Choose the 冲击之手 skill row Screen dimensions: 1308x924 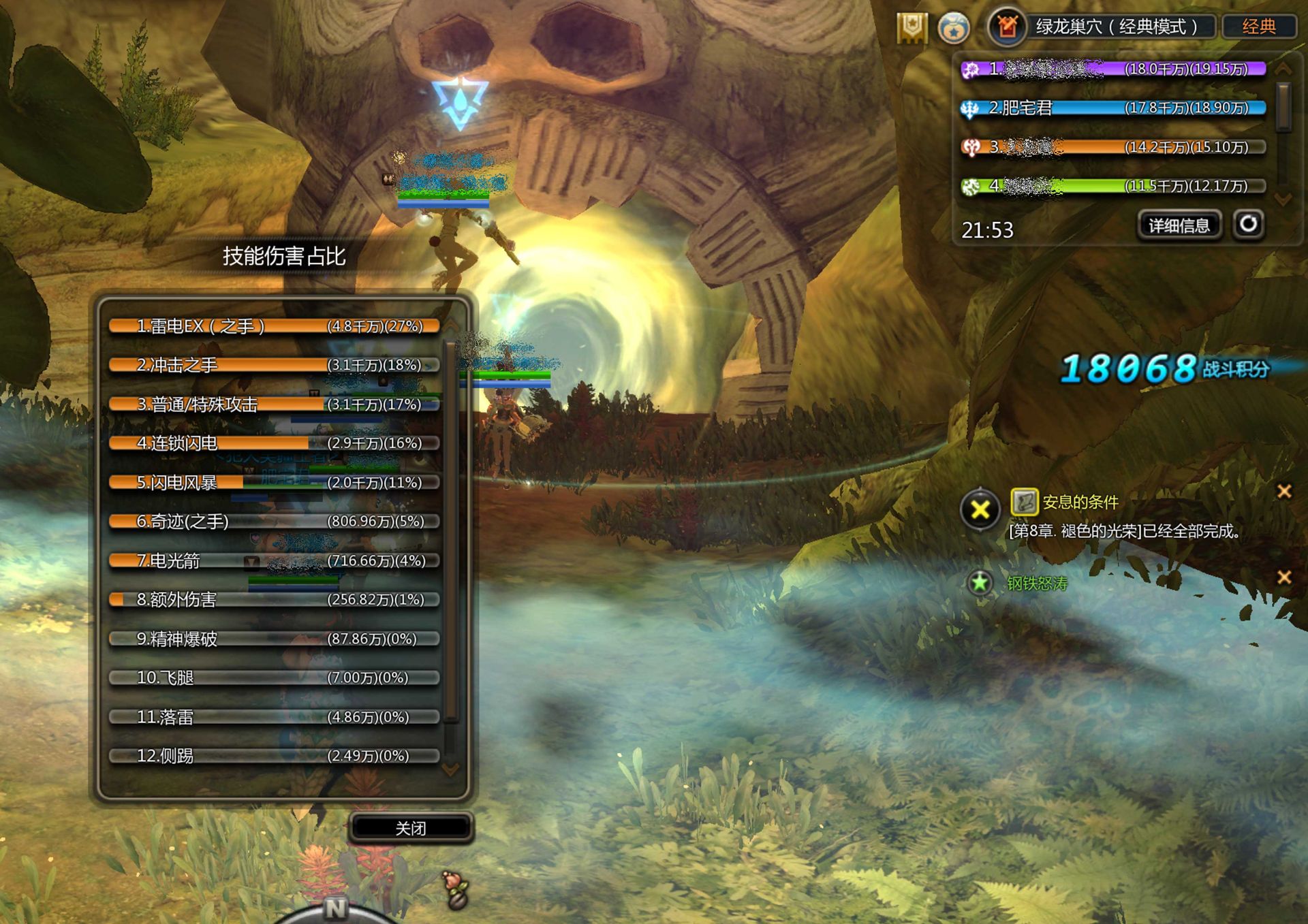[274, 365]
